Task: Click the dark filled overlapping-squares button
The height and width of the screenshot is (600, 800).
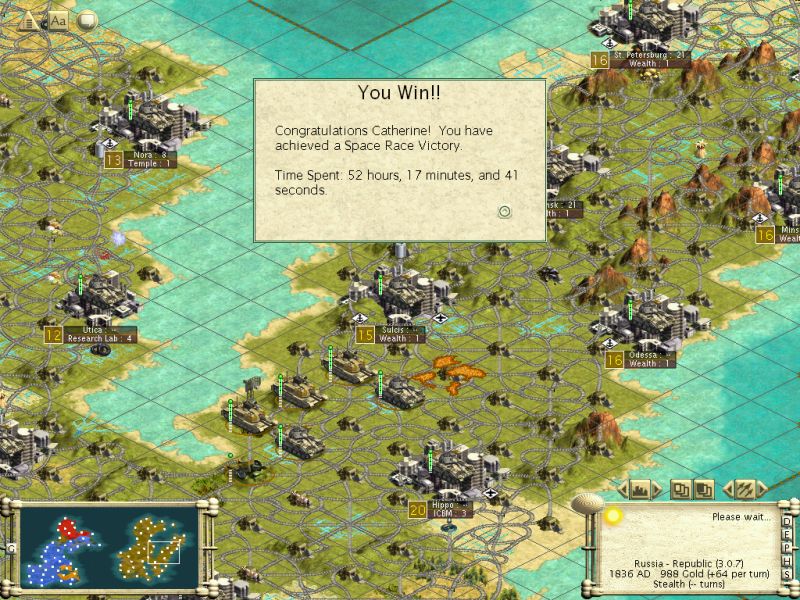Action: click(x=704, y=489)
